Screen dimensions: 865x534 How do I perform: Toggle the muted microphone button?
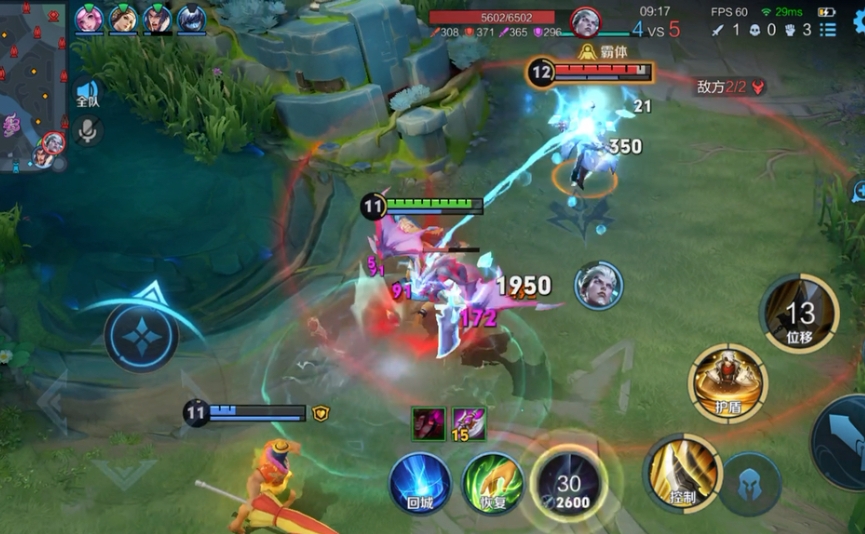pyautogui.click(x=88, y=130)
